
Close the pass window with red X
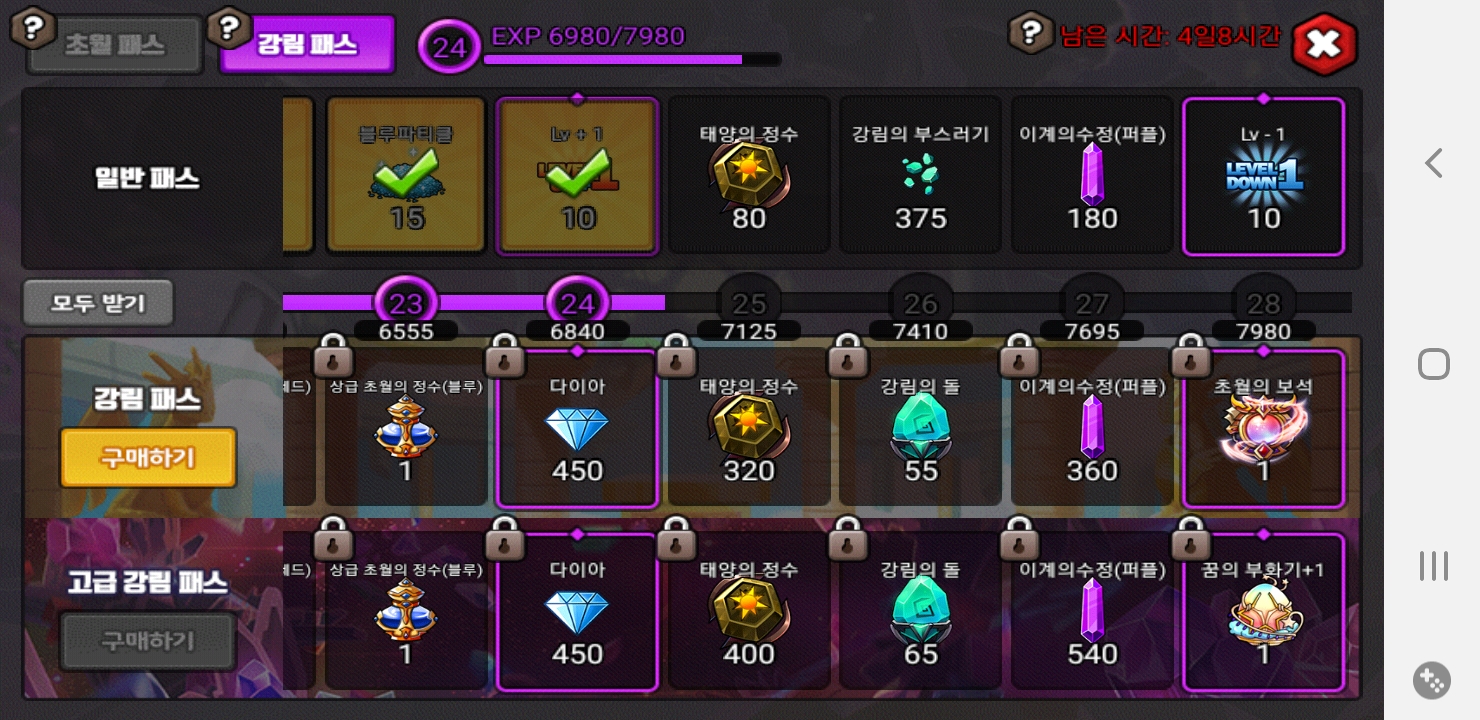(1323, 44)
